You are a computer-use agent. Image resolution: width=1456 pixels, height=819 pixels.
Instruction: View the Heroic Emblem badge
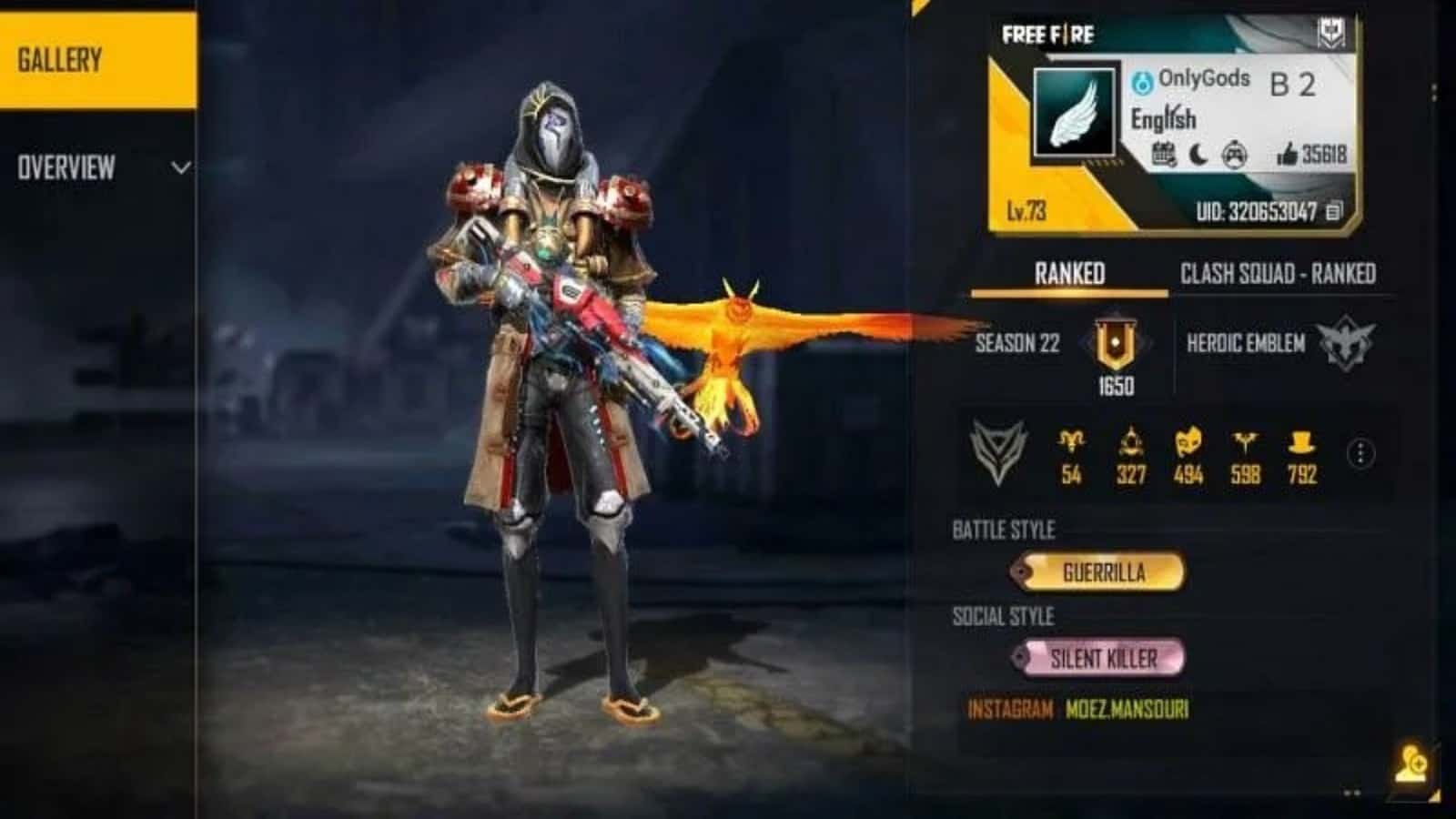pos(1346,343)
